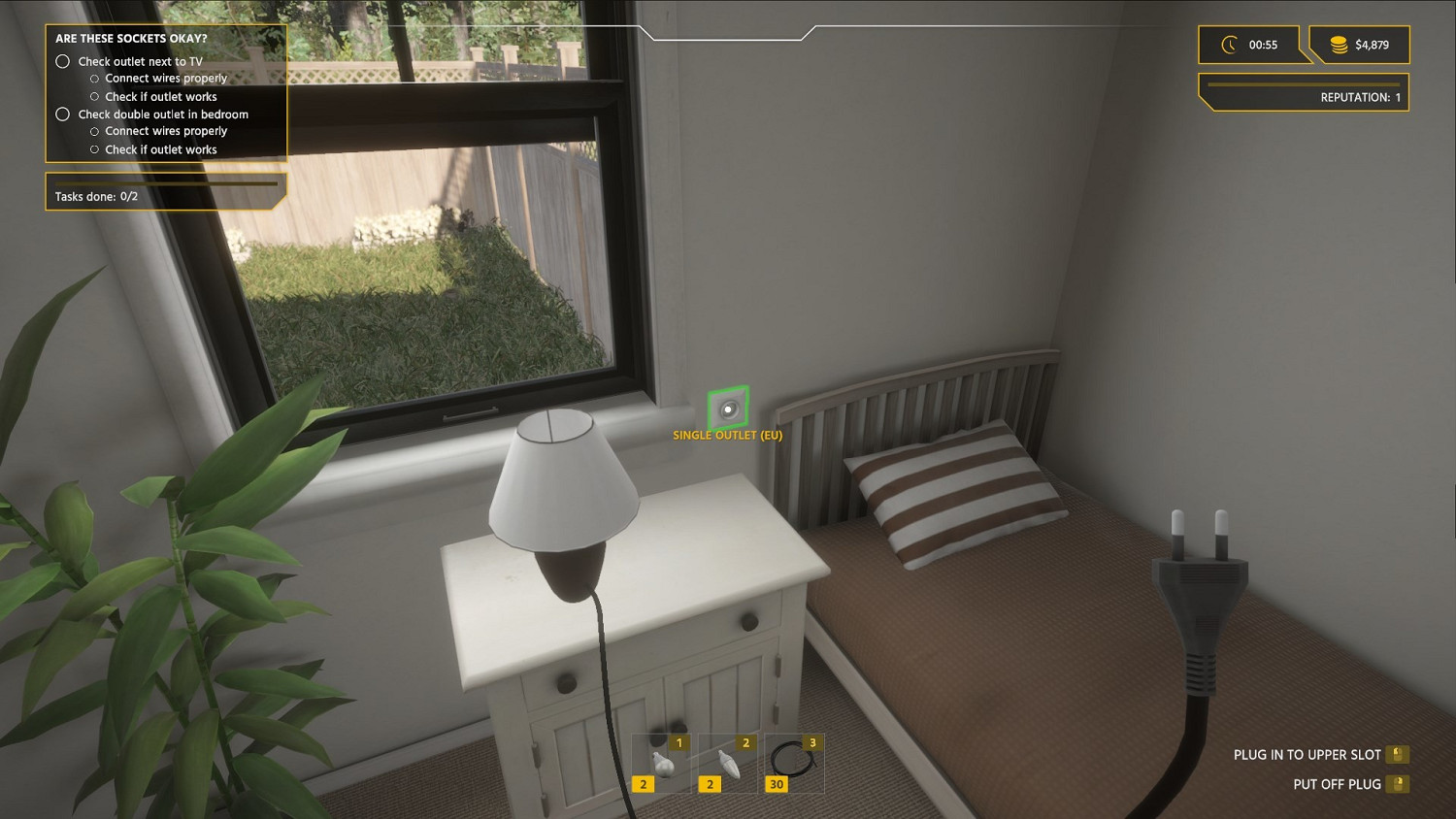Click the coin stack money icon
This screenshot has width=1456, height=819.
pyautogui.click(x=1340, y=44)
